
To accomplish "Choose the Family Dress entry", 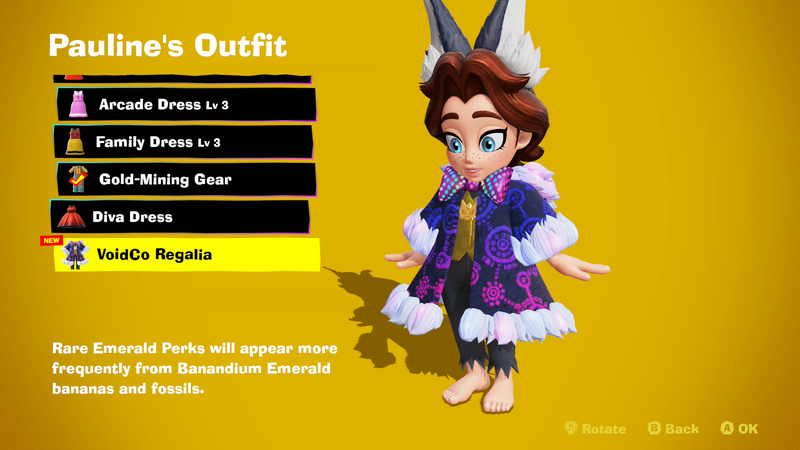I will pos(184,142).
